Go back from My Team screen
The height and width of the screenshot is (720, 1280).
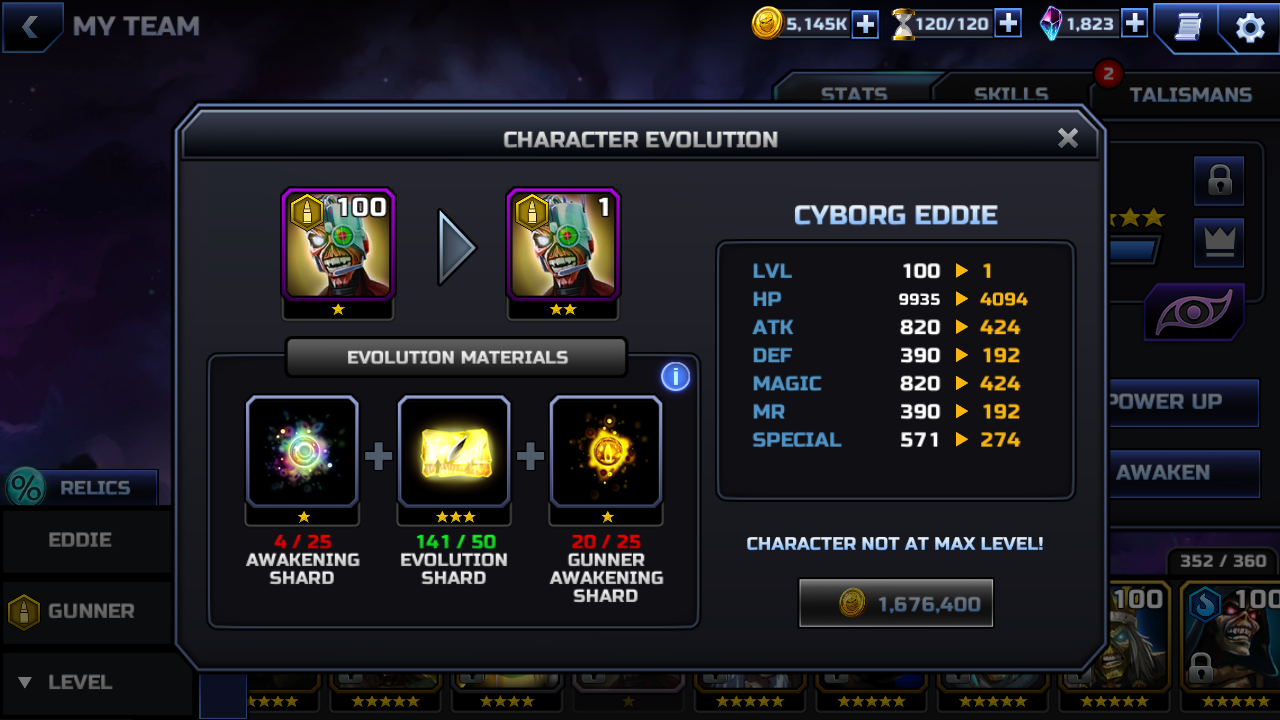(30, 27)
